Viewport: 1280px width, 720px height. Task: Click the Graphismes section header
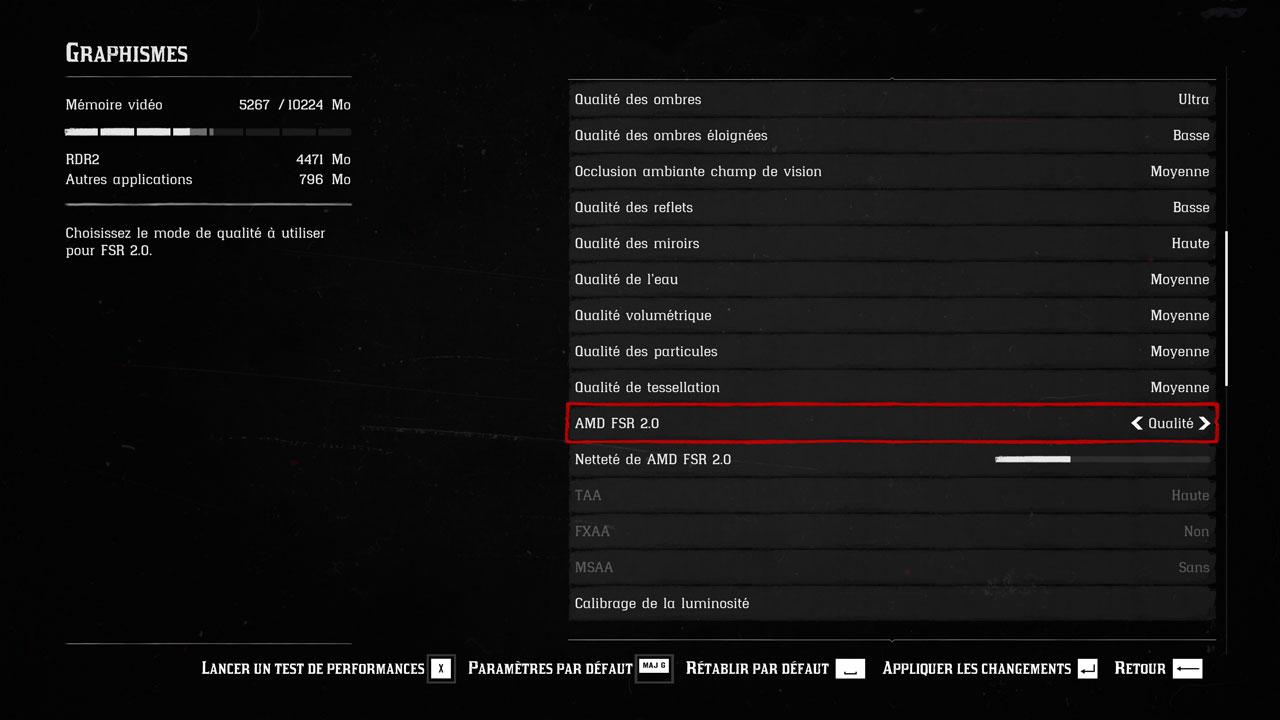[126, 53]
